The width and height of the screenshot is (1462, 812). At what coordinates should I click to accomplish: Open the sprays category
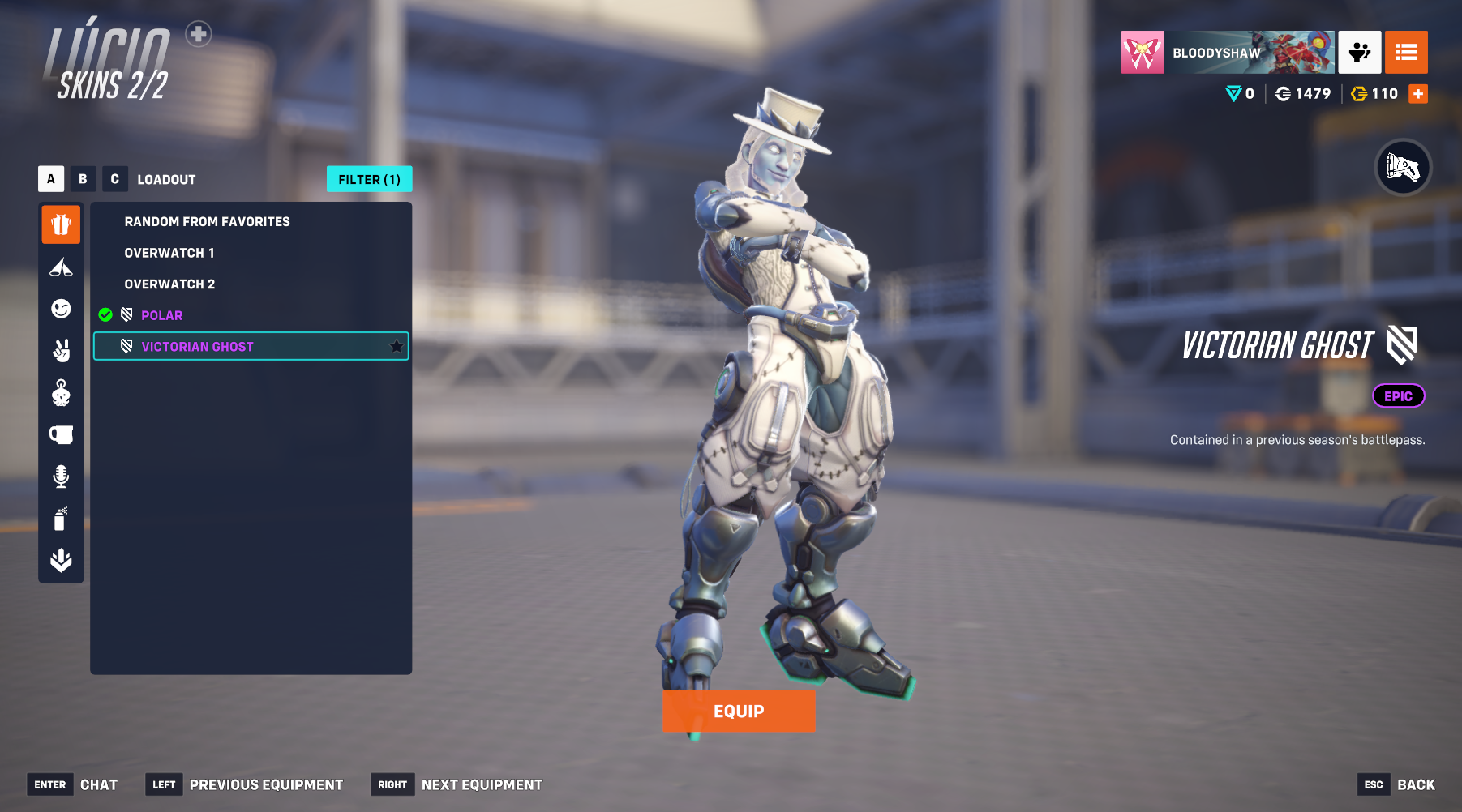click(x=61, y=518)
